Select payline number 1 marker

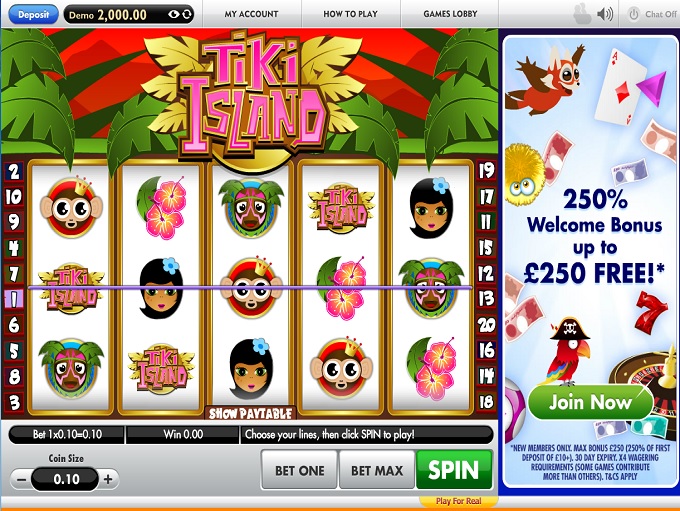pos(14,298)
